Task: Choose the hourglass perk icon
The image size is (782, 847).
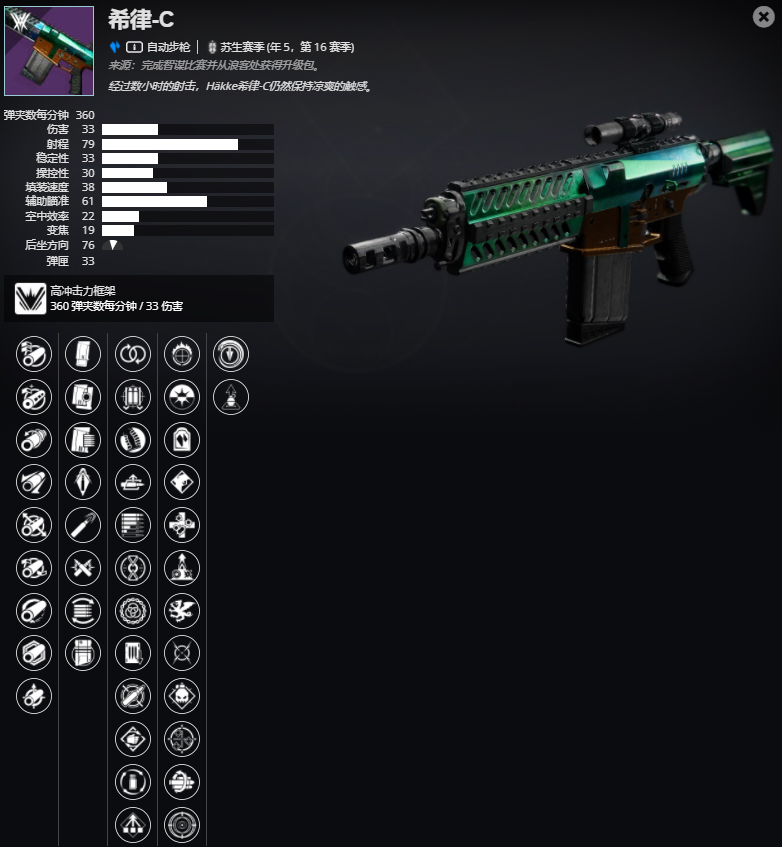Action: point(133,568)
